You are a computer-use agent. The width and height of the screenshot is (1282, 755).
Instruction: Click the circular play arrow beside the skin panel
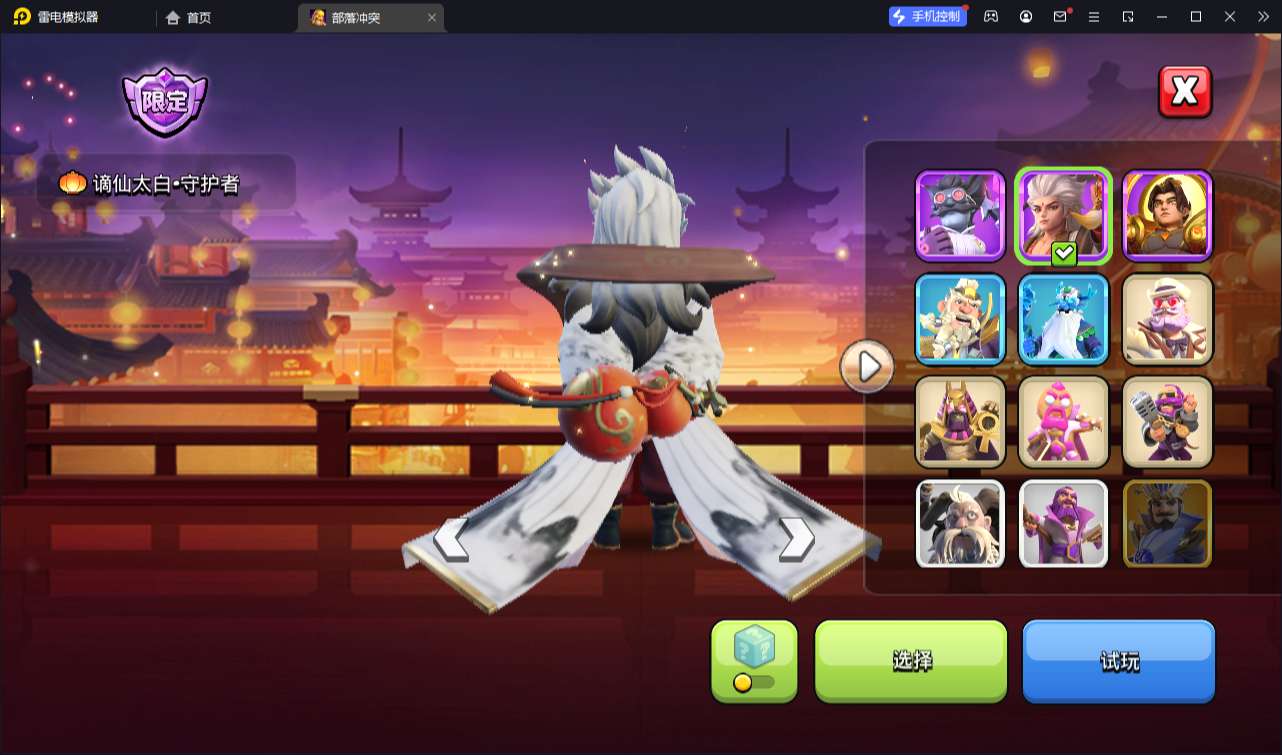(866, 366)
